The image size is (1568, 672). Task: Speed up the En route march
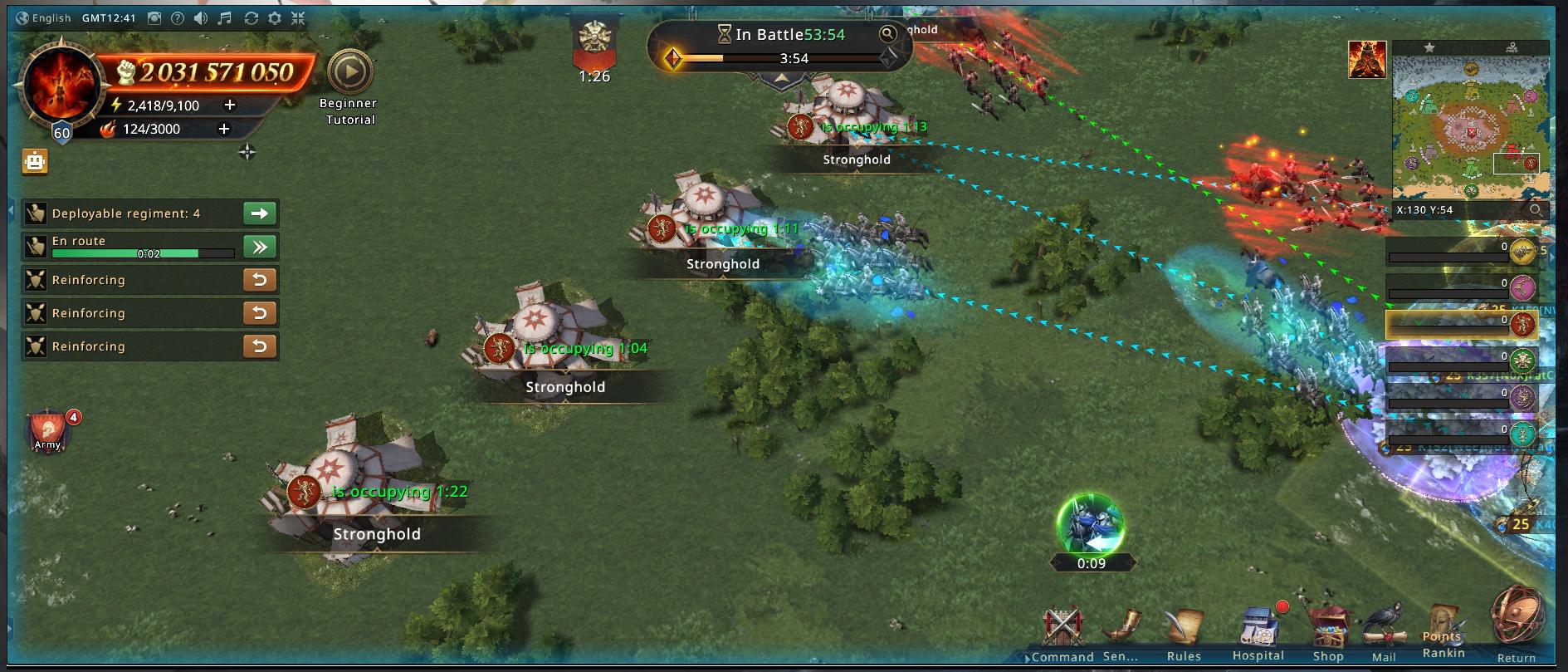click(x=260, y=247)
